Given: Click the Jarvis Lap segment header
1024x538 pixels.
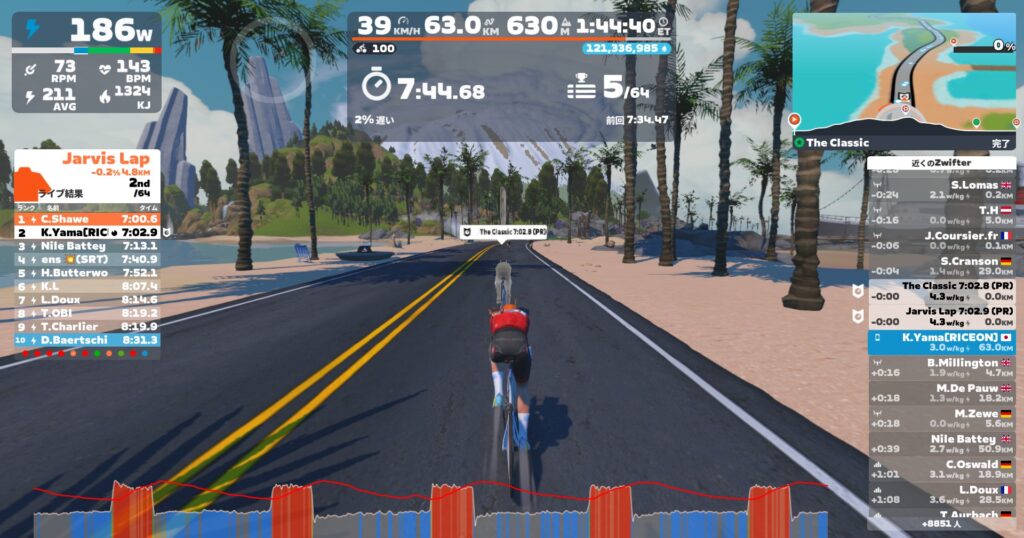Looking at the screenshot, I should pyautogui.click(x=86, y=172).
